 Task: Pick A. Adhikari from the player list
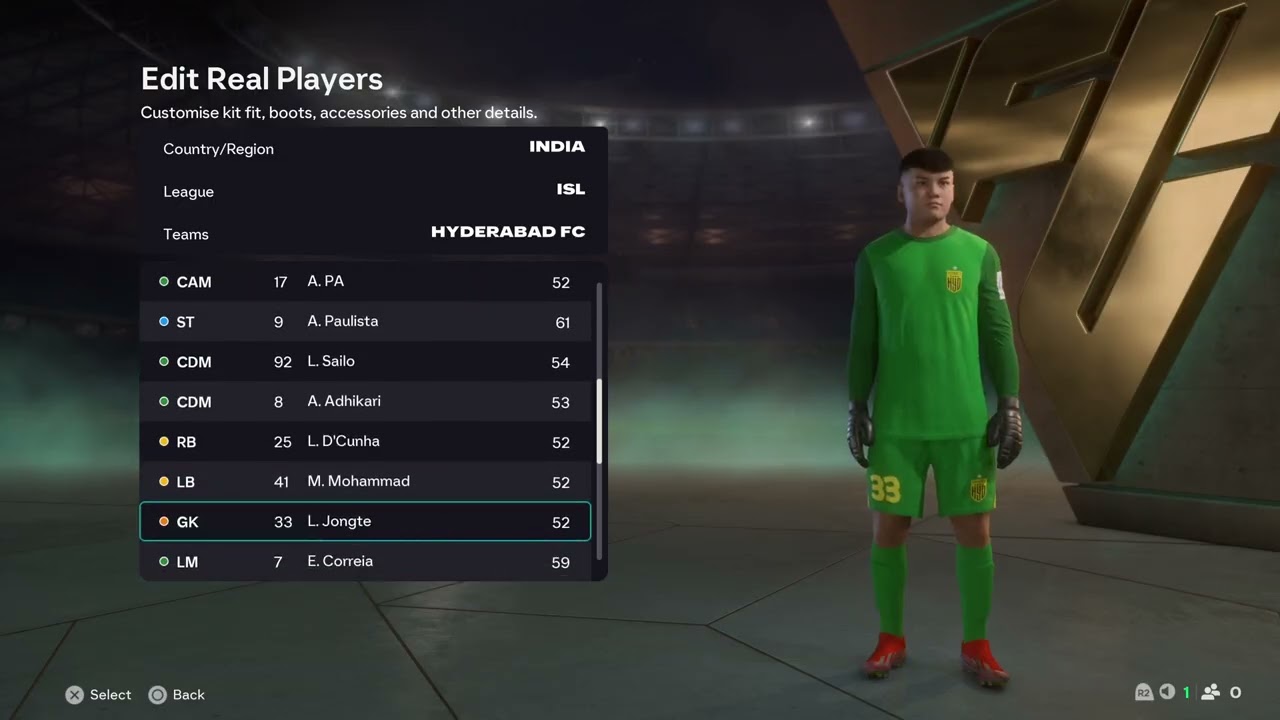[x=365, y=402]
